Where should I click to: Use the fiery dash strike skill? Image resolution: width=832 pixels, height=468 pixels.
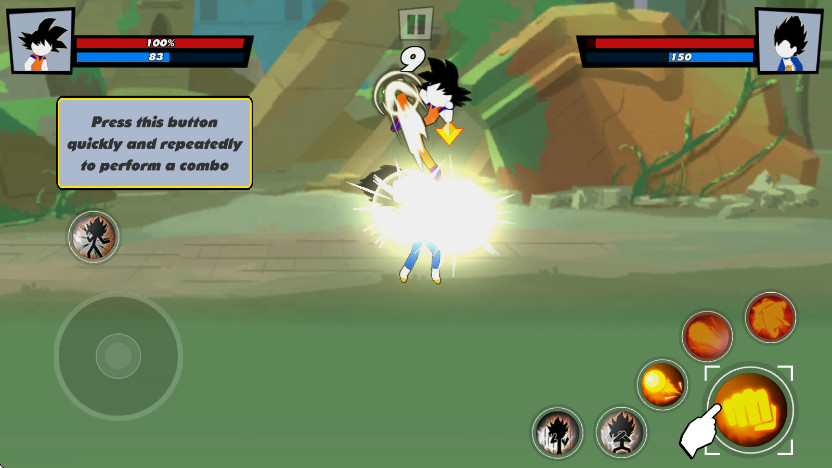click(x=707, y=335)
